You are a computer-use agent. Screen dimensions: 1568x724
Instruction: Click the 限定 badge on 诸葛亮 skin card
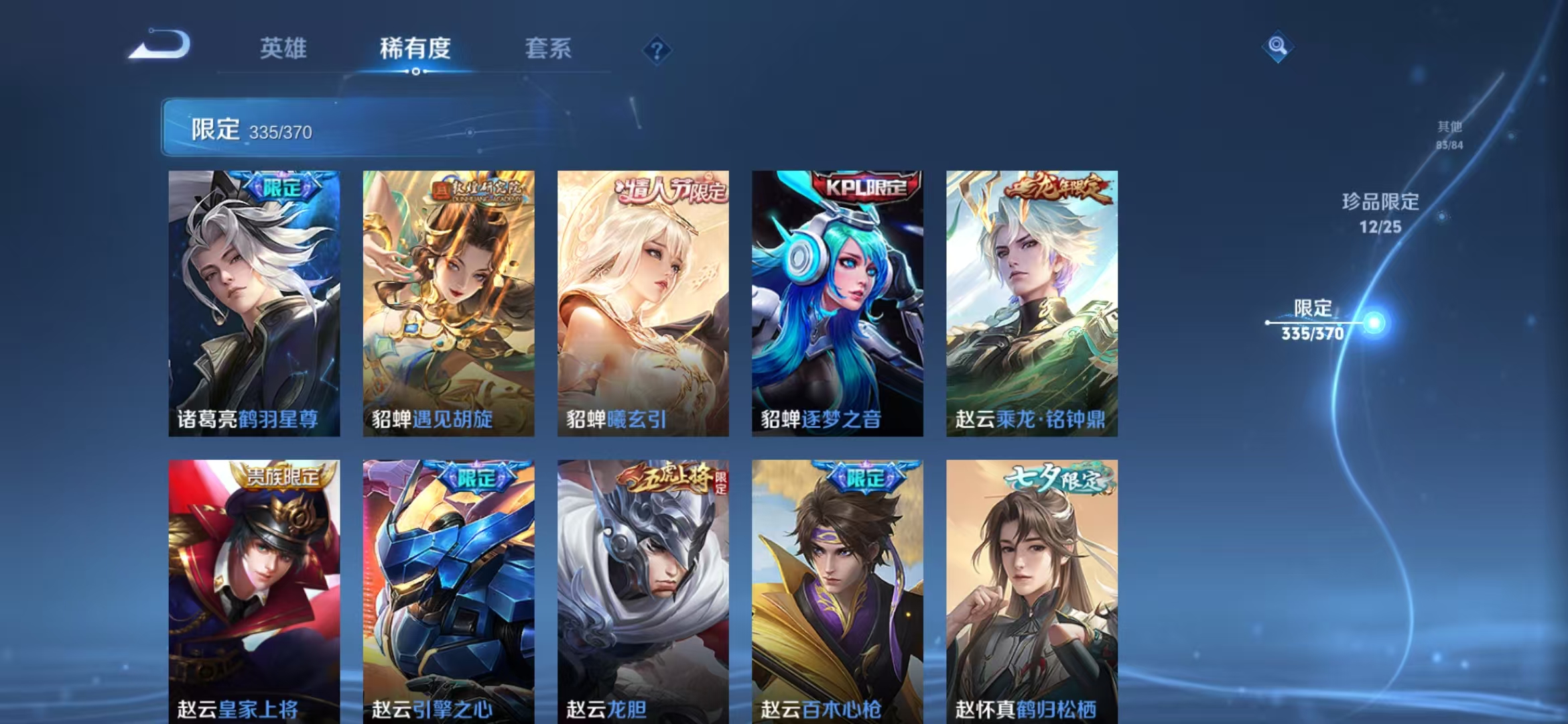point(281,186)
